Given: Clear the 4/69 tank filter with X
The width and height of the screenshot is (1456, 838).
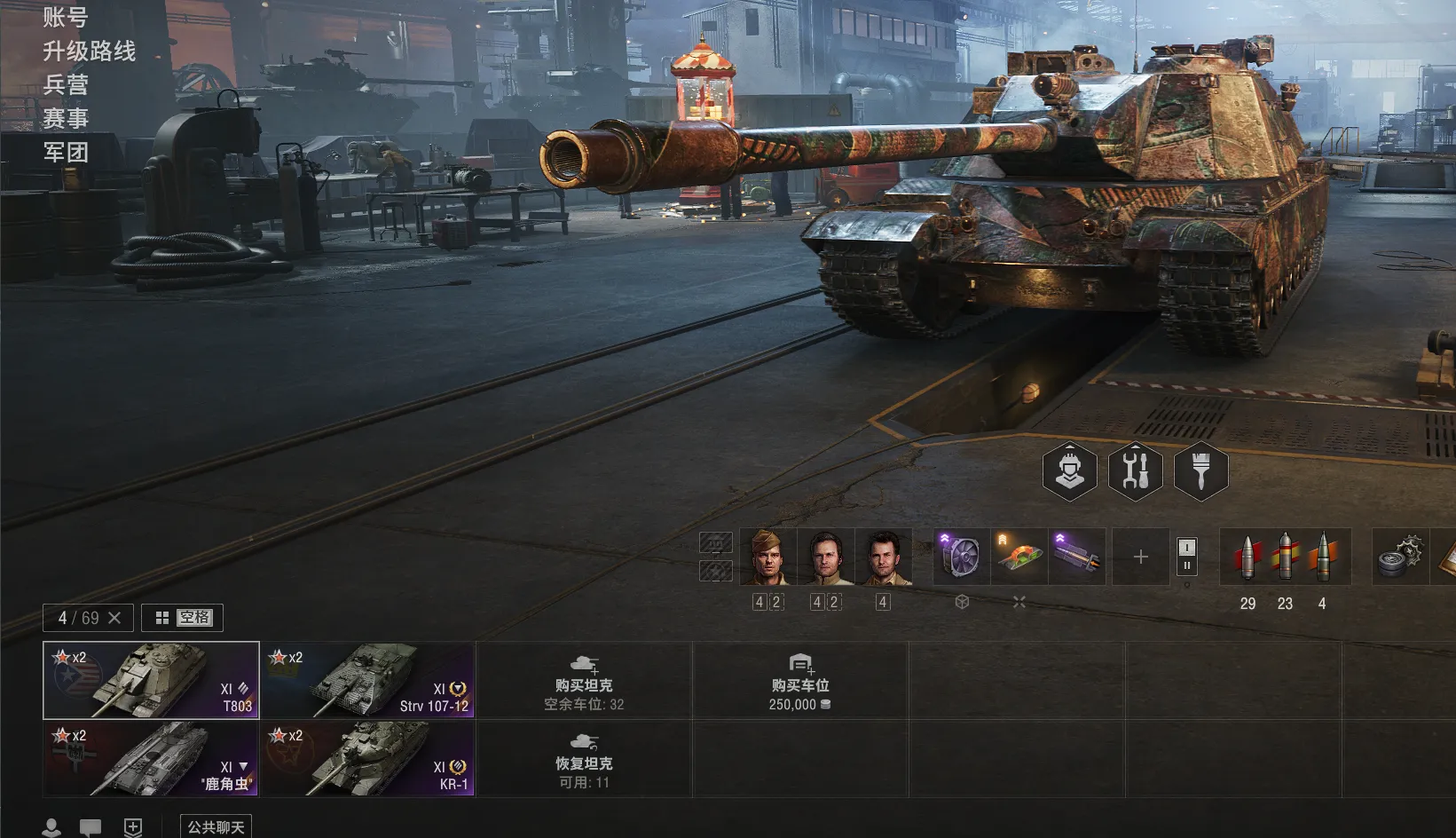Looking at the screenshot, I should 114,618.
